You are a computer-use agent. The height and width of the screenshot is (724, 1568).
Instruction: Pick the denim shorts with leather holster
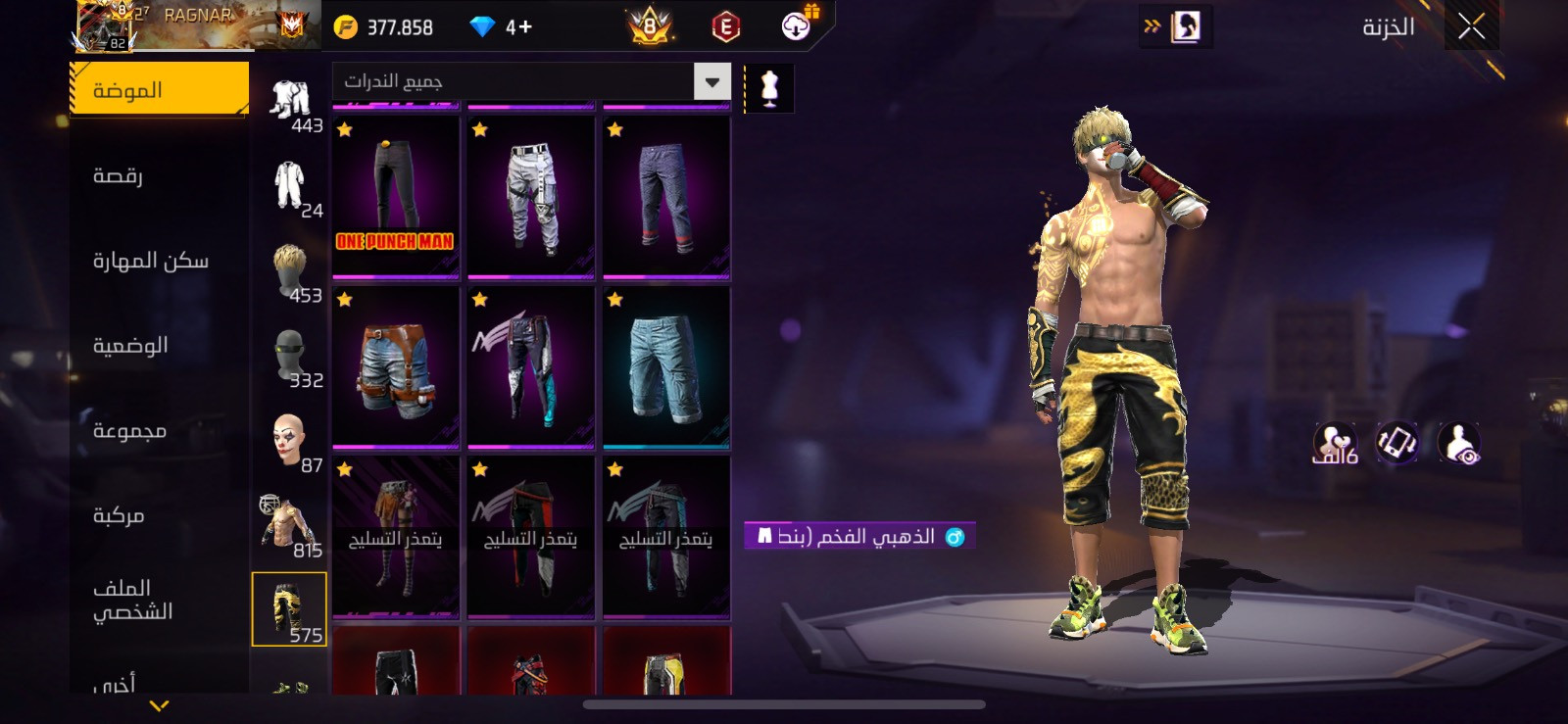point(396,367)
